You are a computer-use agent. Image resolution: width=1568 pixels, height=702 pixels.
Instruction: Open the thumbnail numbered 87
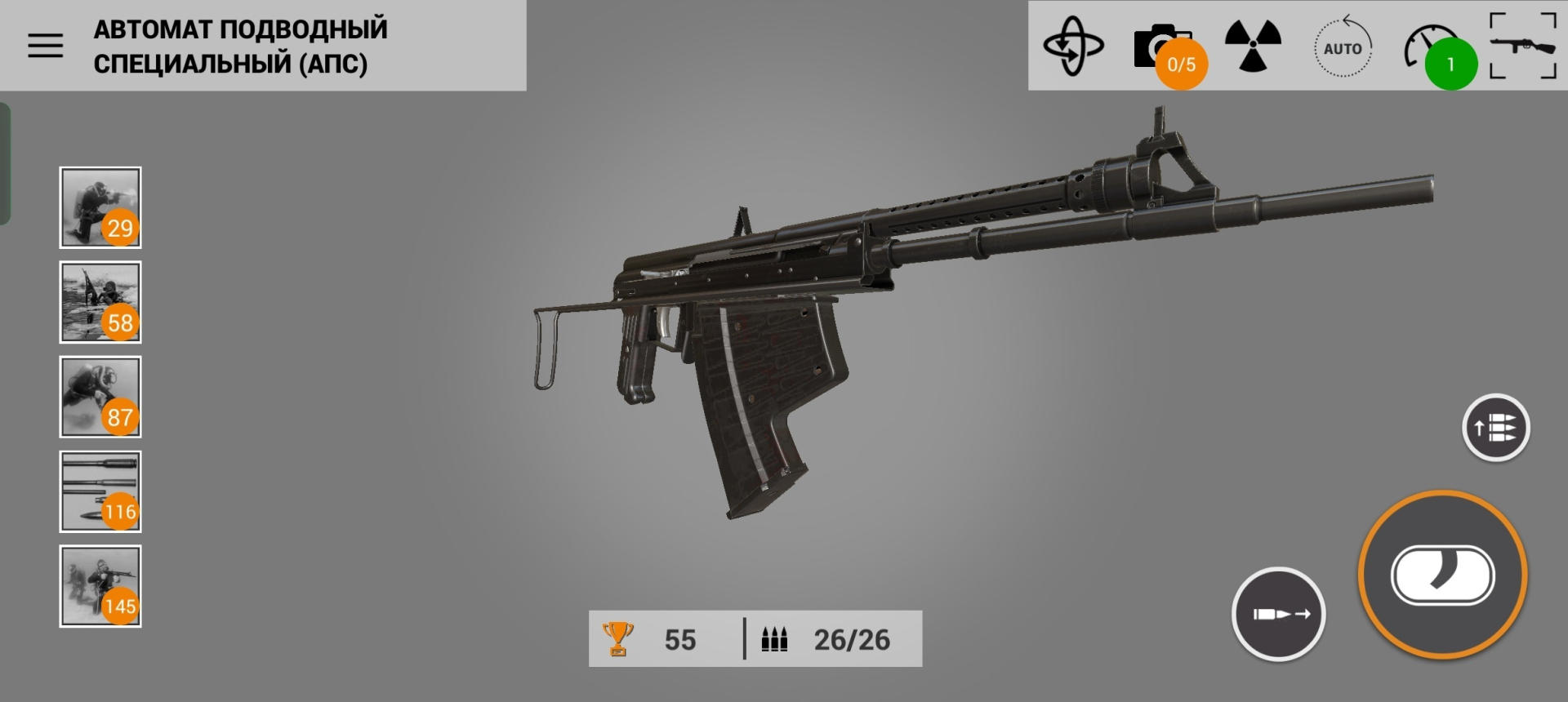[100, 397]
